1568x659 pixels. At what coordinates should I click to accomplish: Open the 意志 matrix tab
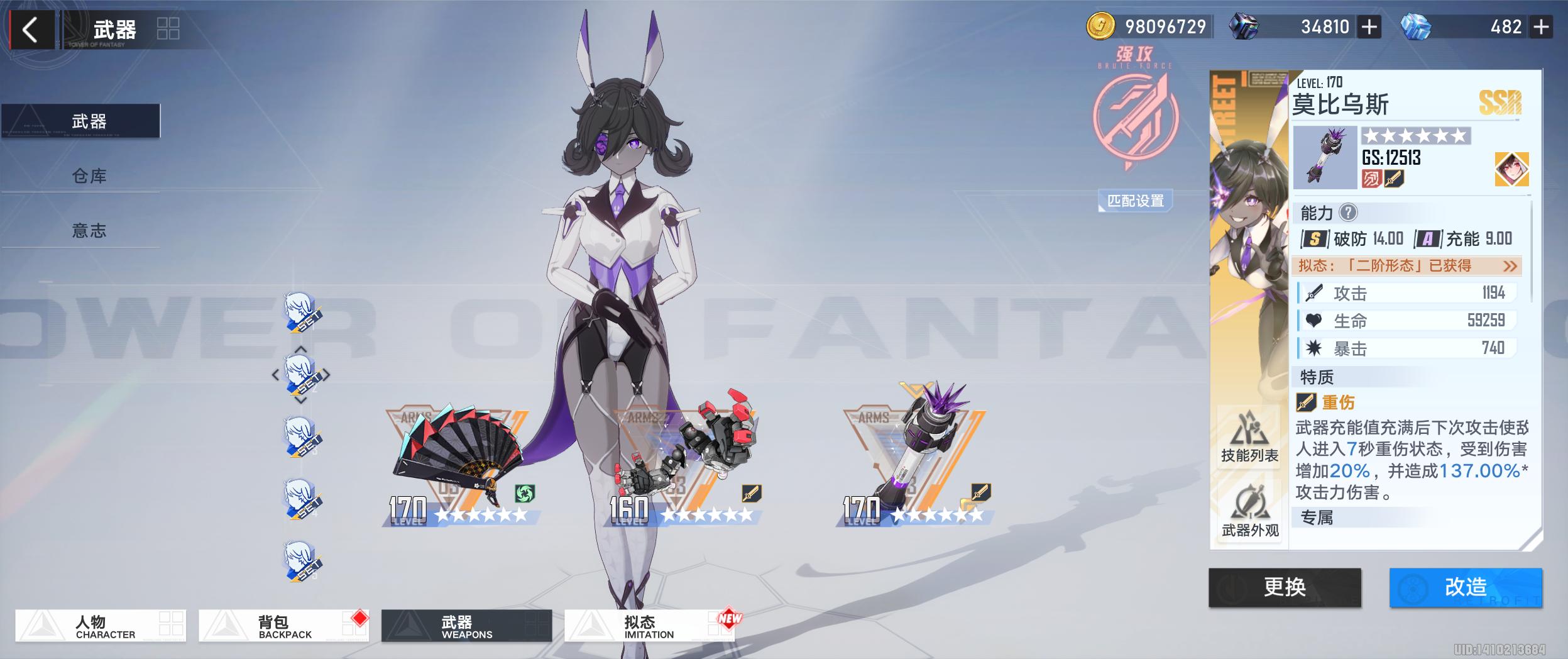tap(89, 231)
